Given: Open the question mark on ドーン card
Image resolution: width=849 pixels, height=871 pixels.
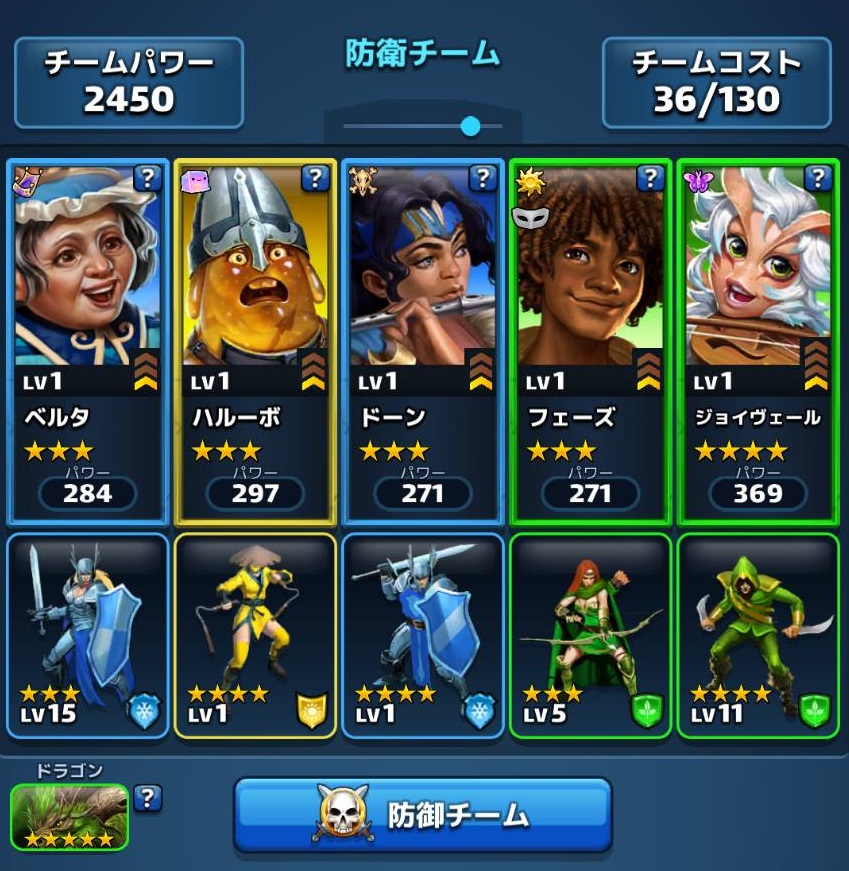Looking at the screenshot, I should click(x=483, y=179).
